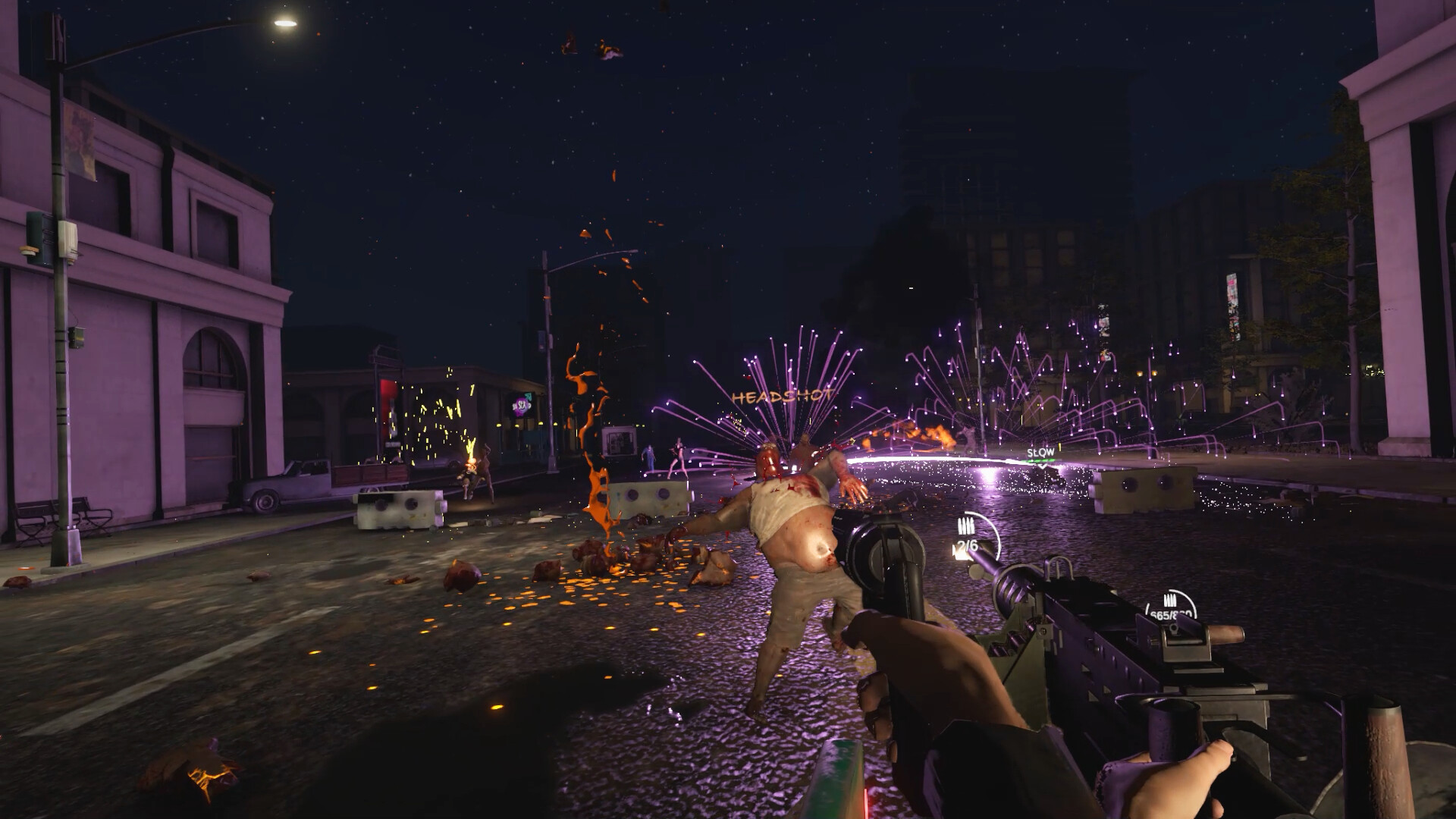Click the downward chevron under the SLOW indicator
The width and height of the screenshot is (1456, 819).
click(x=1042, y=466)
